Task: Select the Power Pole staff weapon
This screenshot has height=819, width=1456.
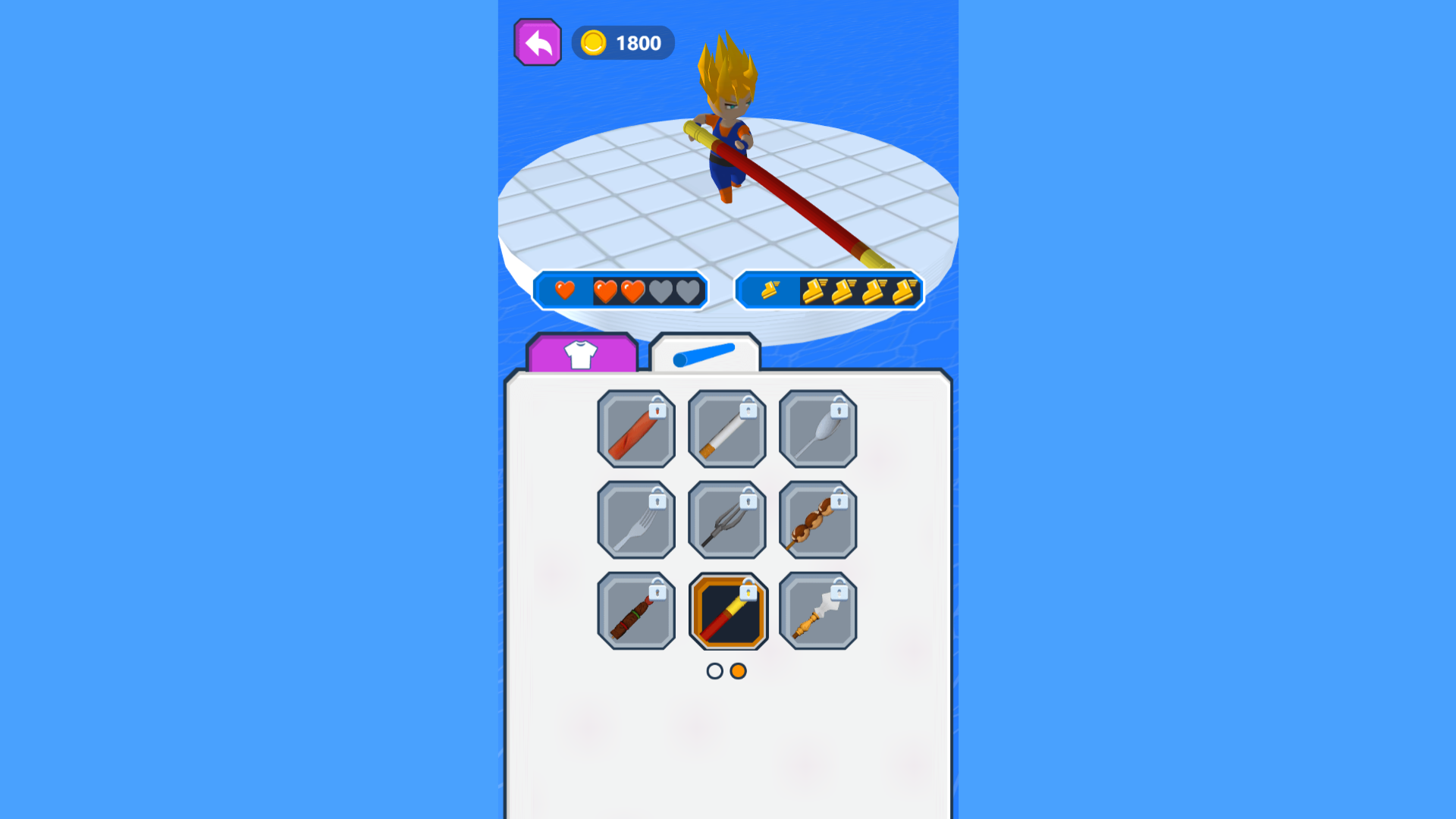Action: pos(727,611)
